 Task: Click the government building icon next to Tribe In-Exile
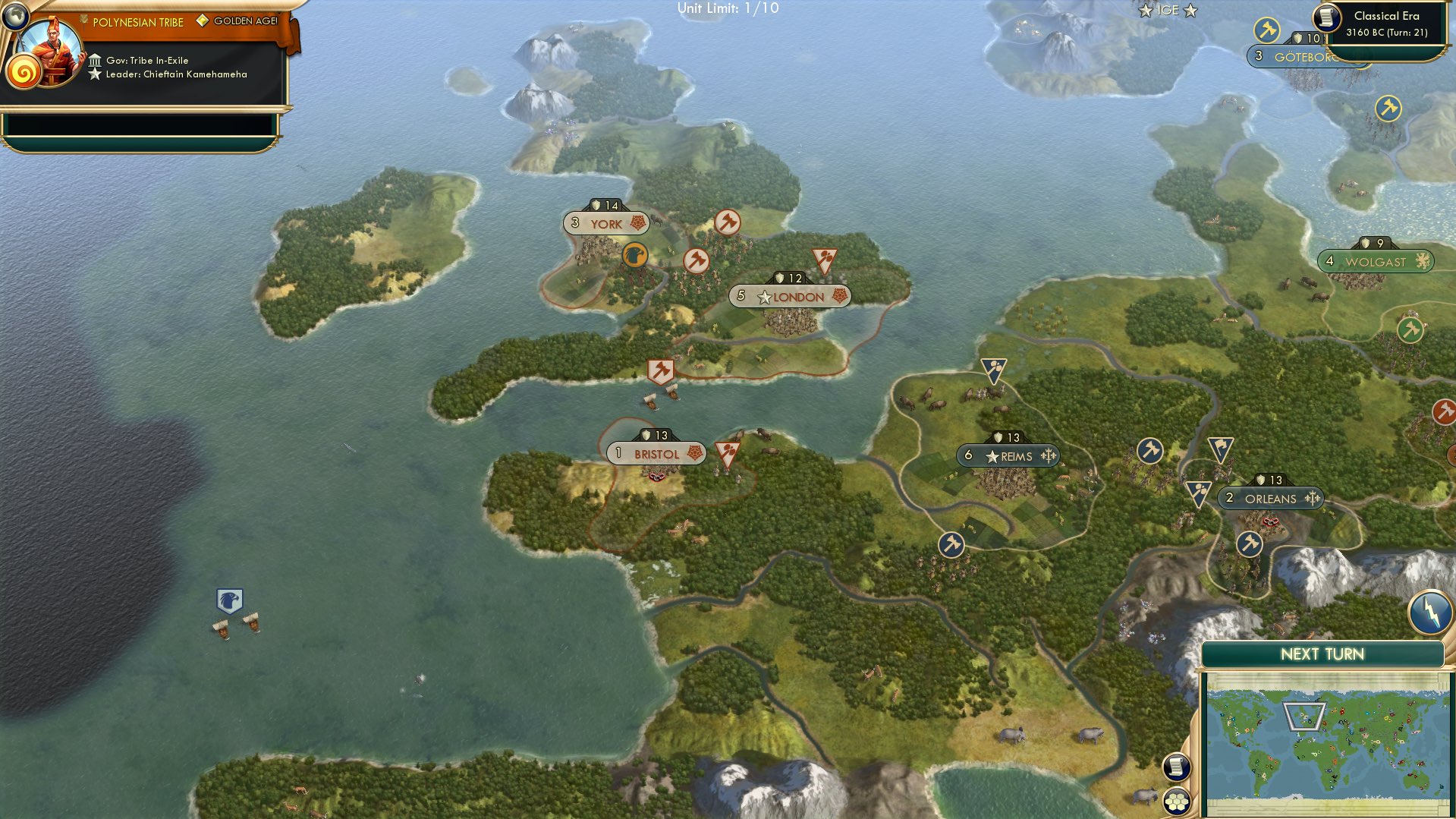tap(96, 60)
